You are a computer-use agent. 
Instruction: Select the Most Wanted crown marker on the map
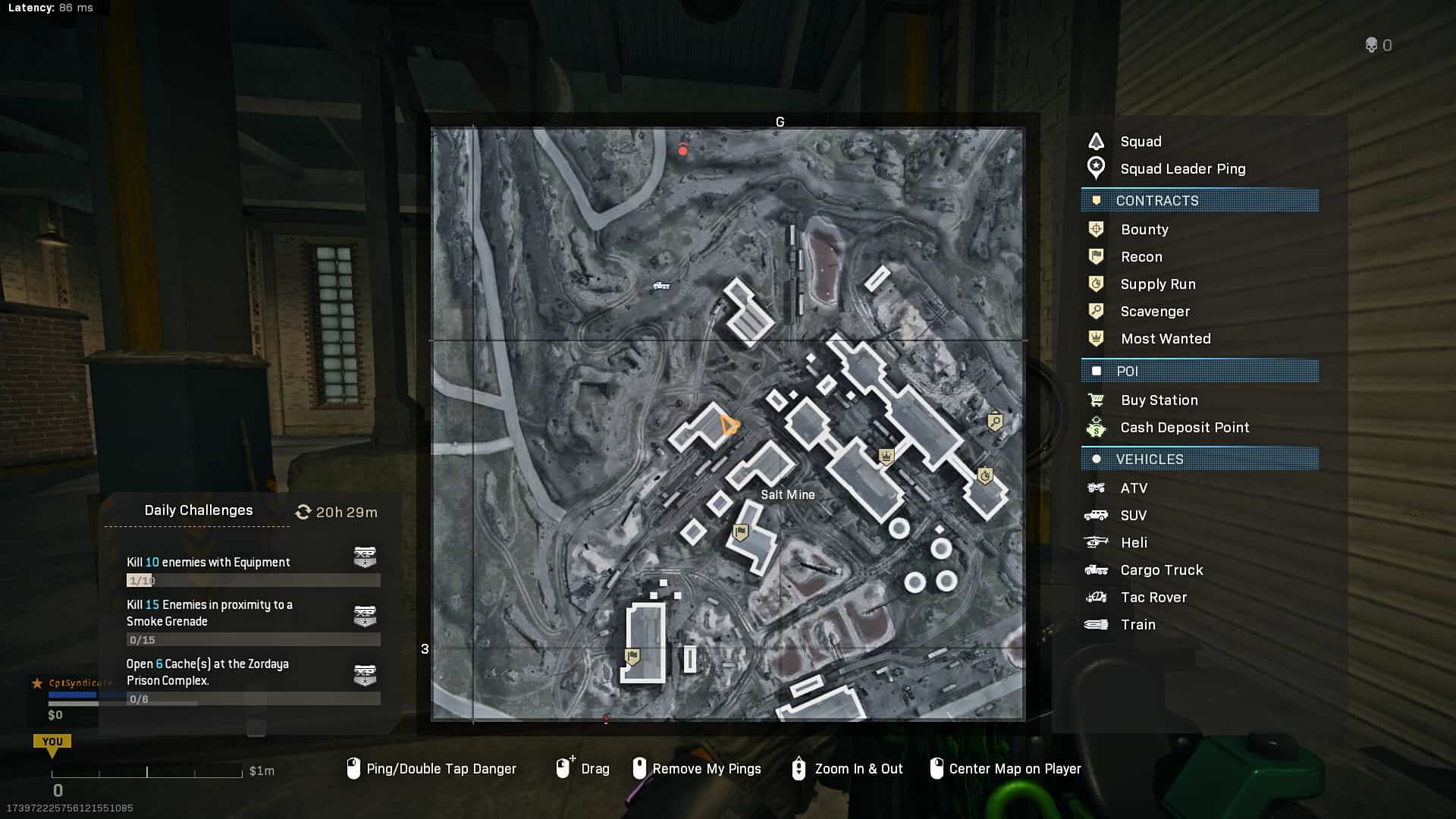[886, 456]
